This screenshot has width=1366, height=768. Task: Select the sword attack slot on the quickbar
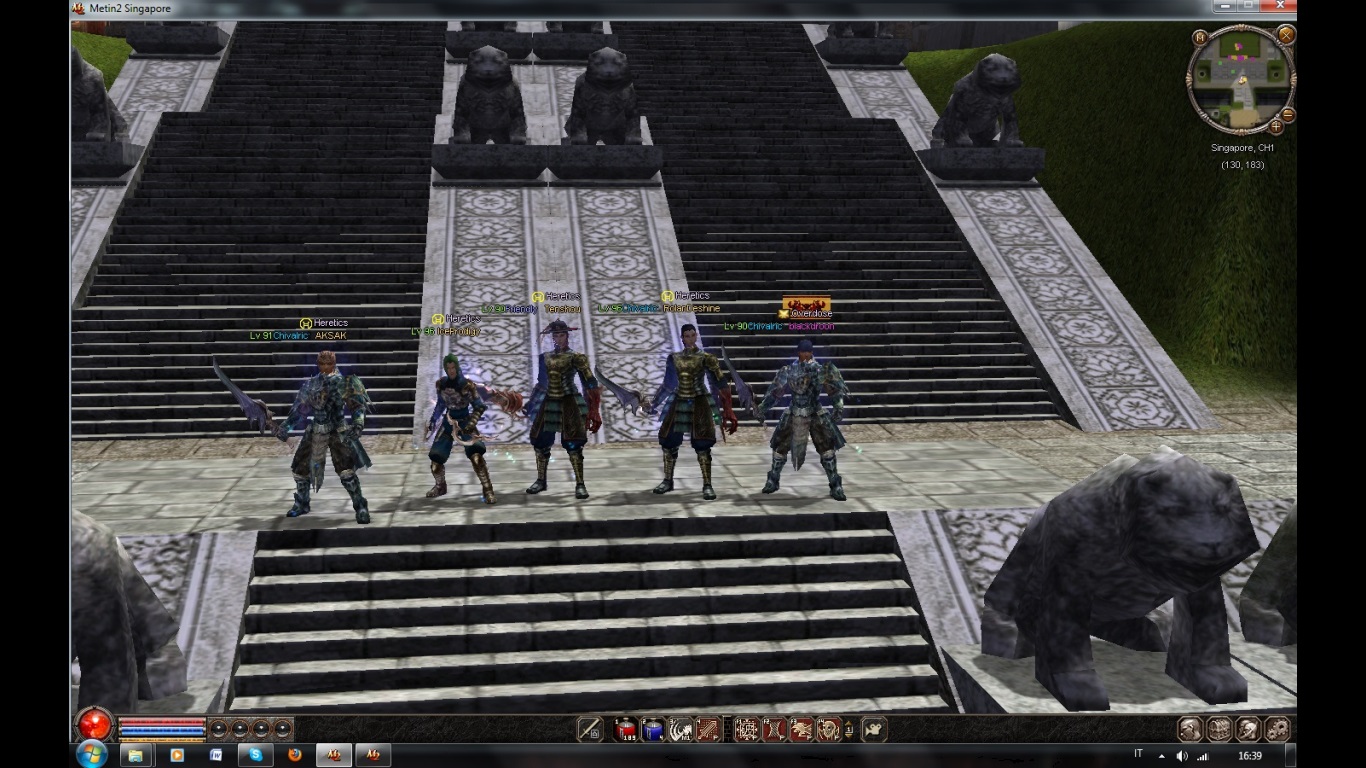(590, 729)
